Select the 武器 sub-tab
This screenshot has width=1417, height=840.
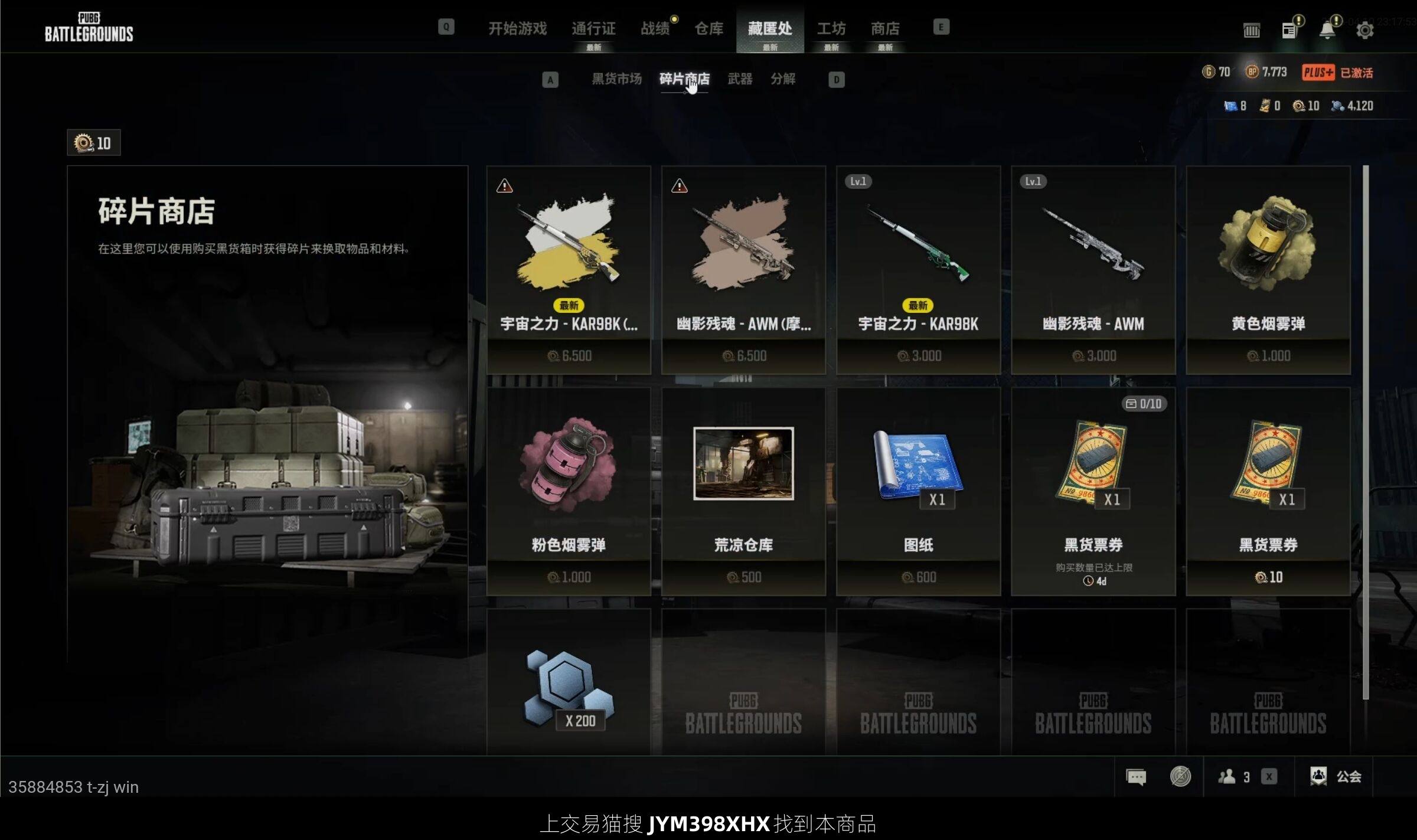740,79
